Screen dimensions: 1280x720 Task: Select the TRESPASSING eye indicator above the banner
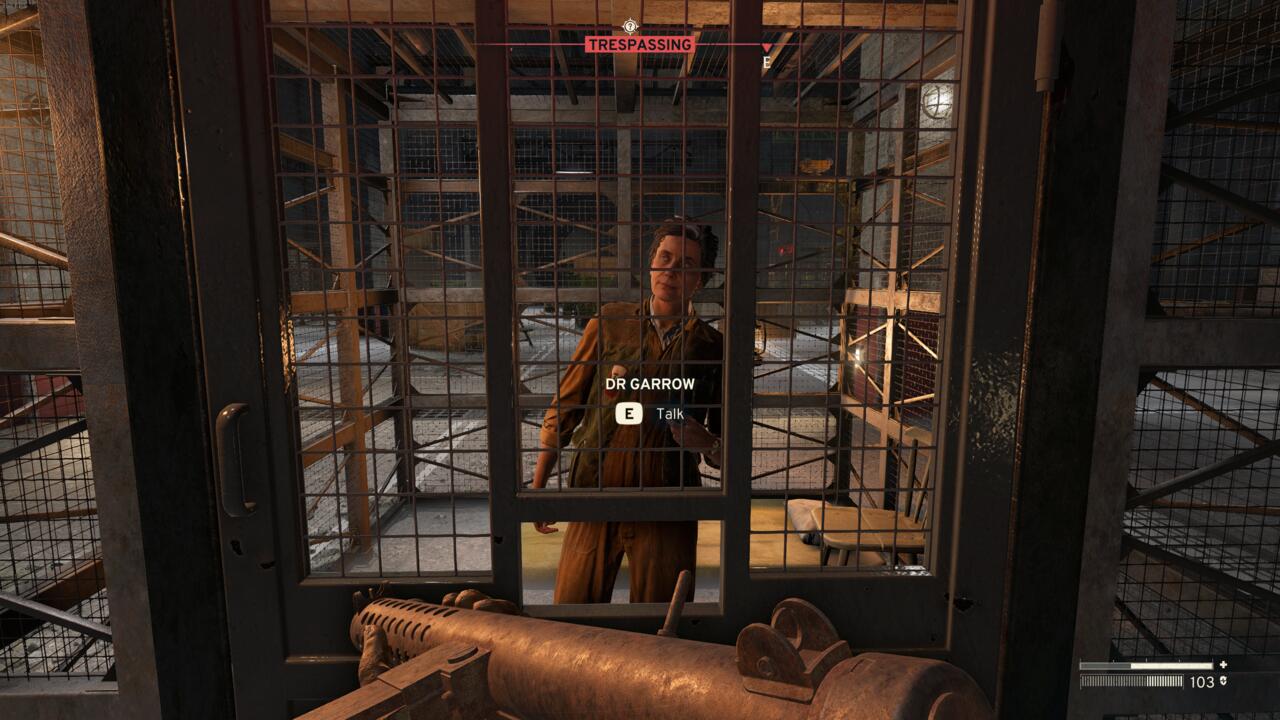(x=630, y=27)
